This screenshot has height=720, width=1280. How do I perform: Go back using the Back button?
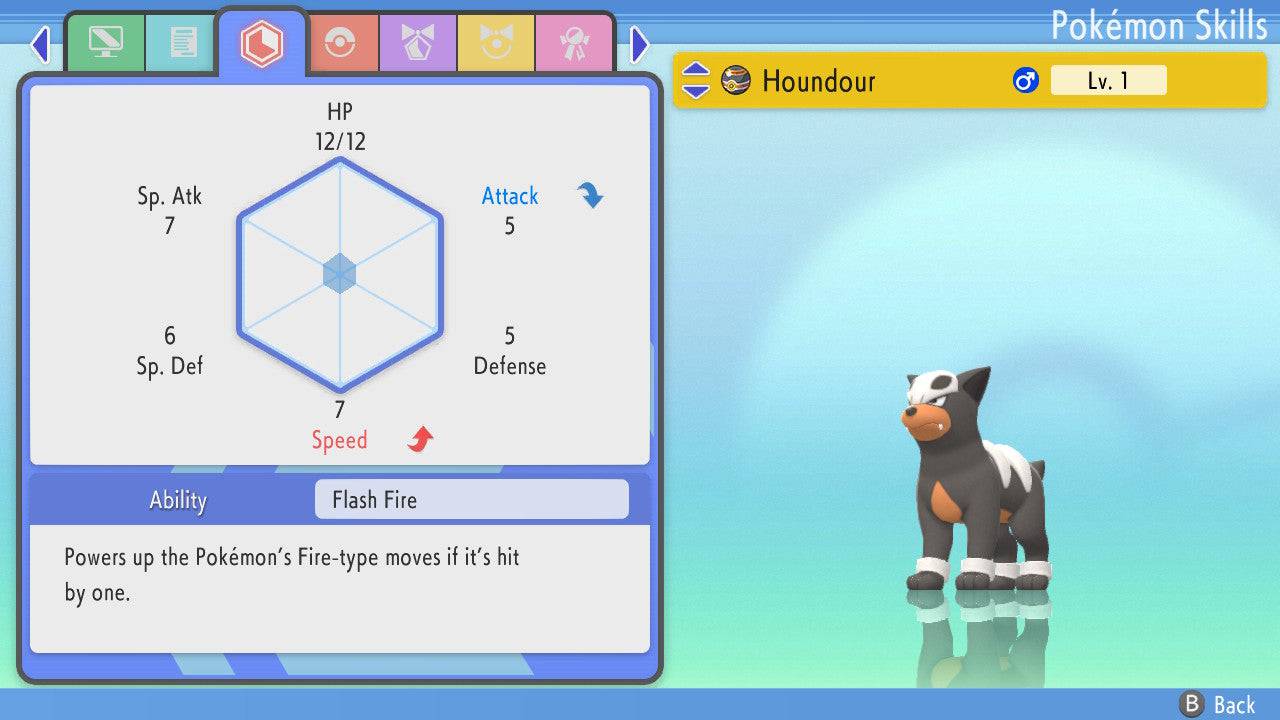(1217, 704)
